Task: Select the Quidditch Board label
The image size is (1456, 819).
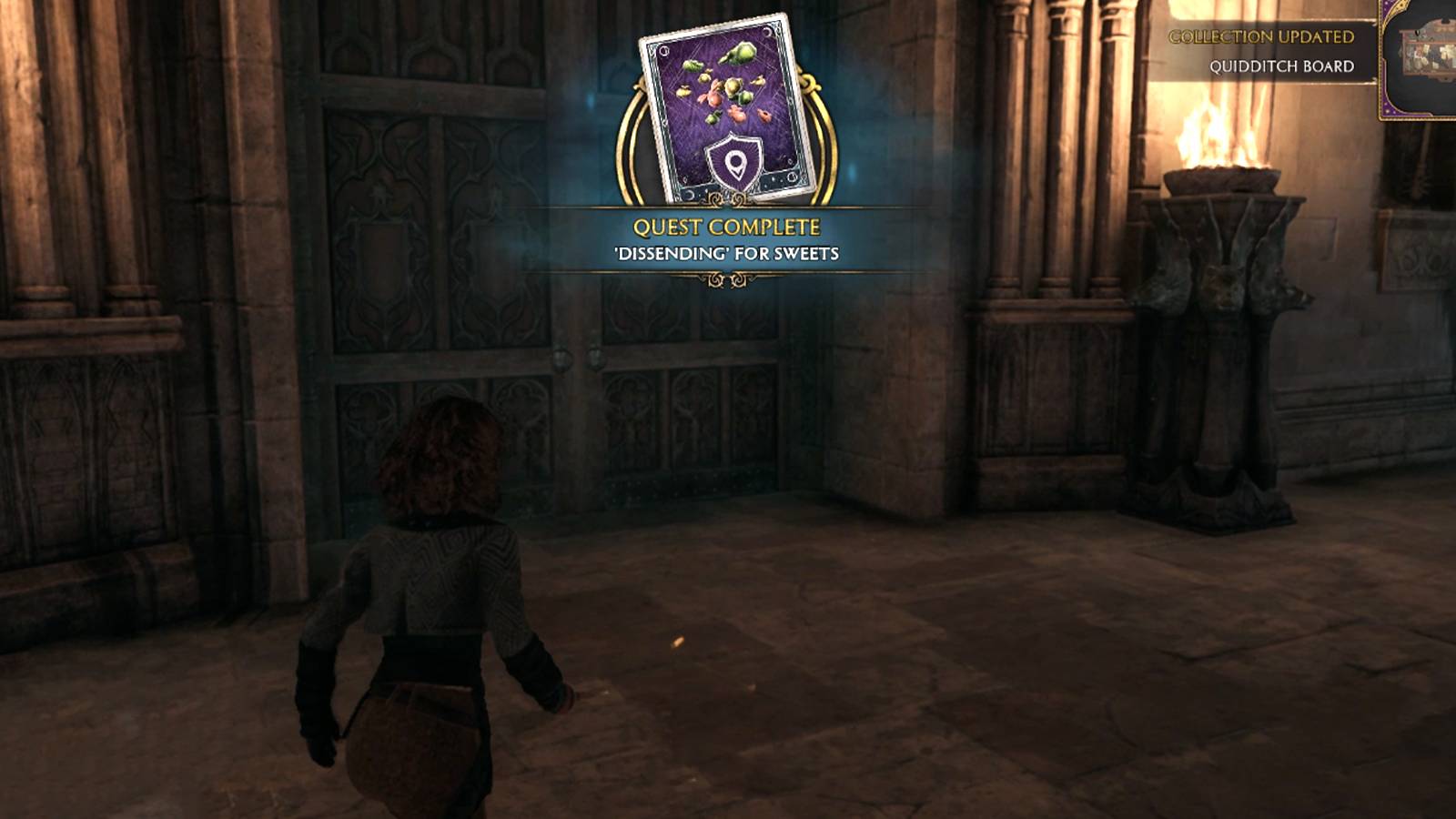Action: 1281,66
